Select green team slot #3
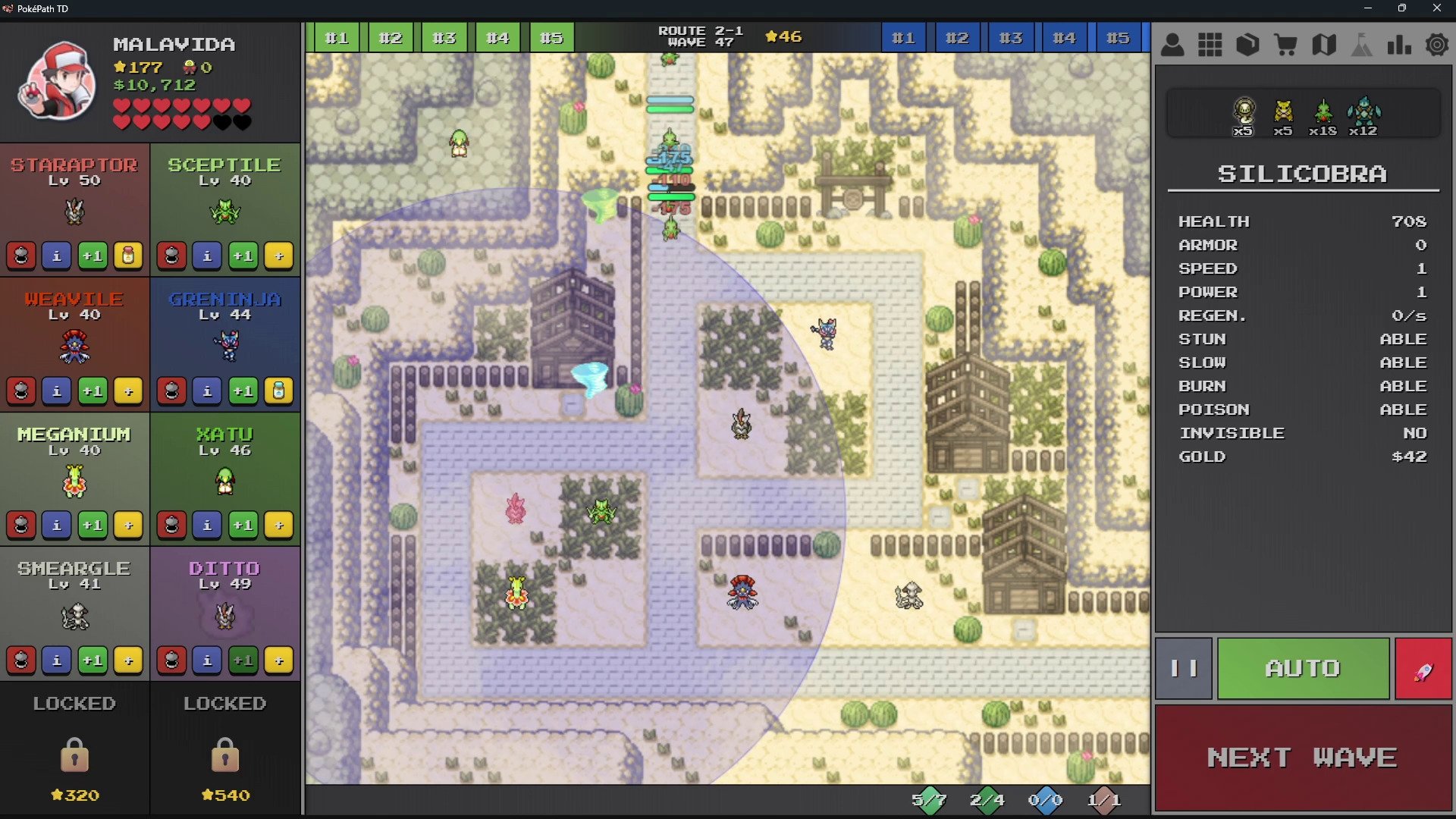1456x819 pixels. [444, 38]
